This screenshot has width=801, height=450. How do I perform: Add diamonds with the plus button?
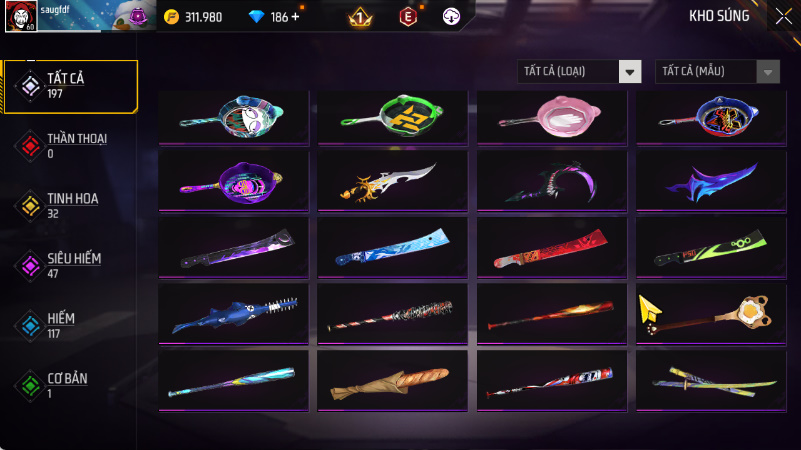[x=295, y=17]
